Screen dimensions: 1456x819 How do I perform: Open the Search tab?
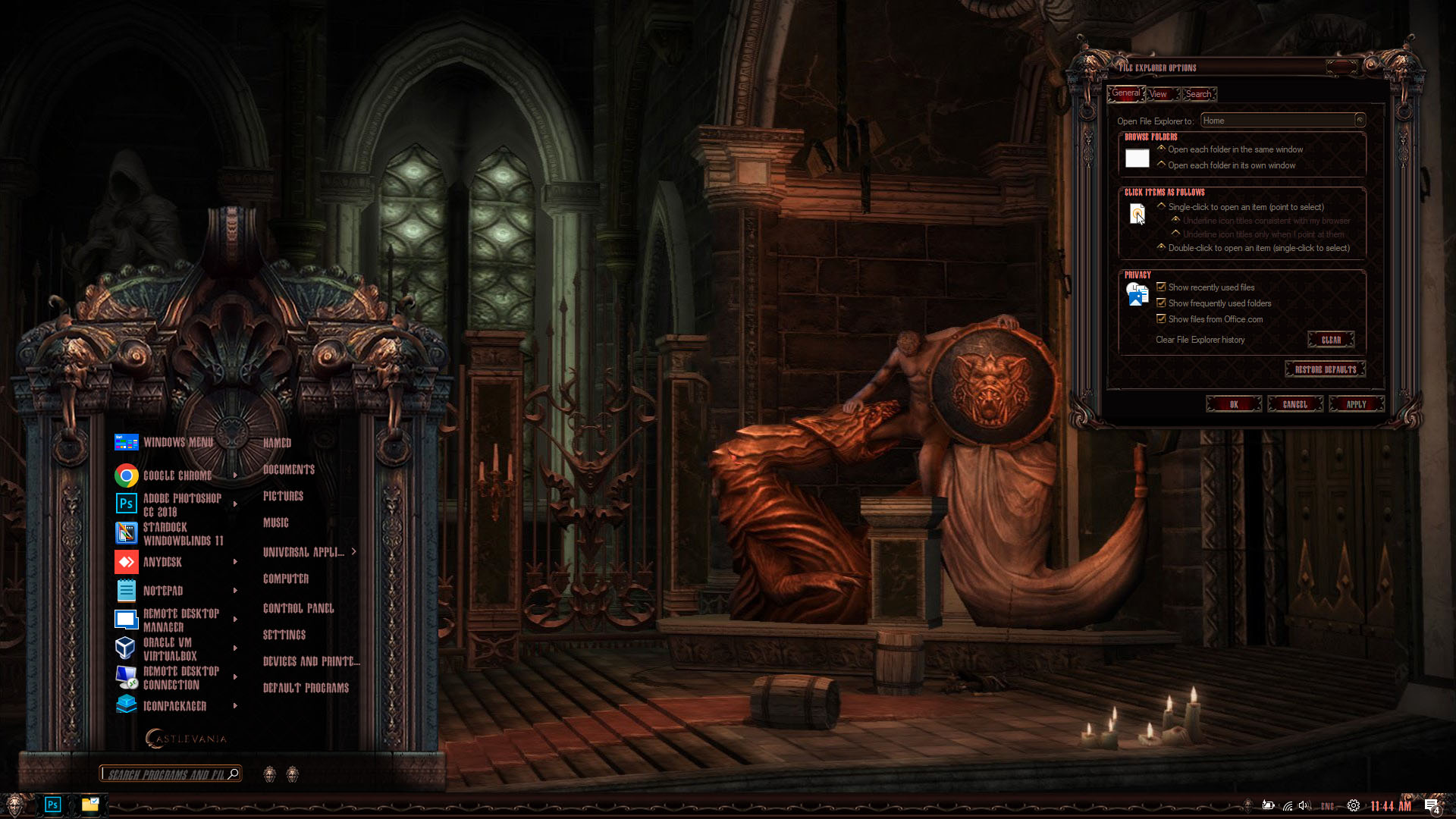[x=1198, y=94]
